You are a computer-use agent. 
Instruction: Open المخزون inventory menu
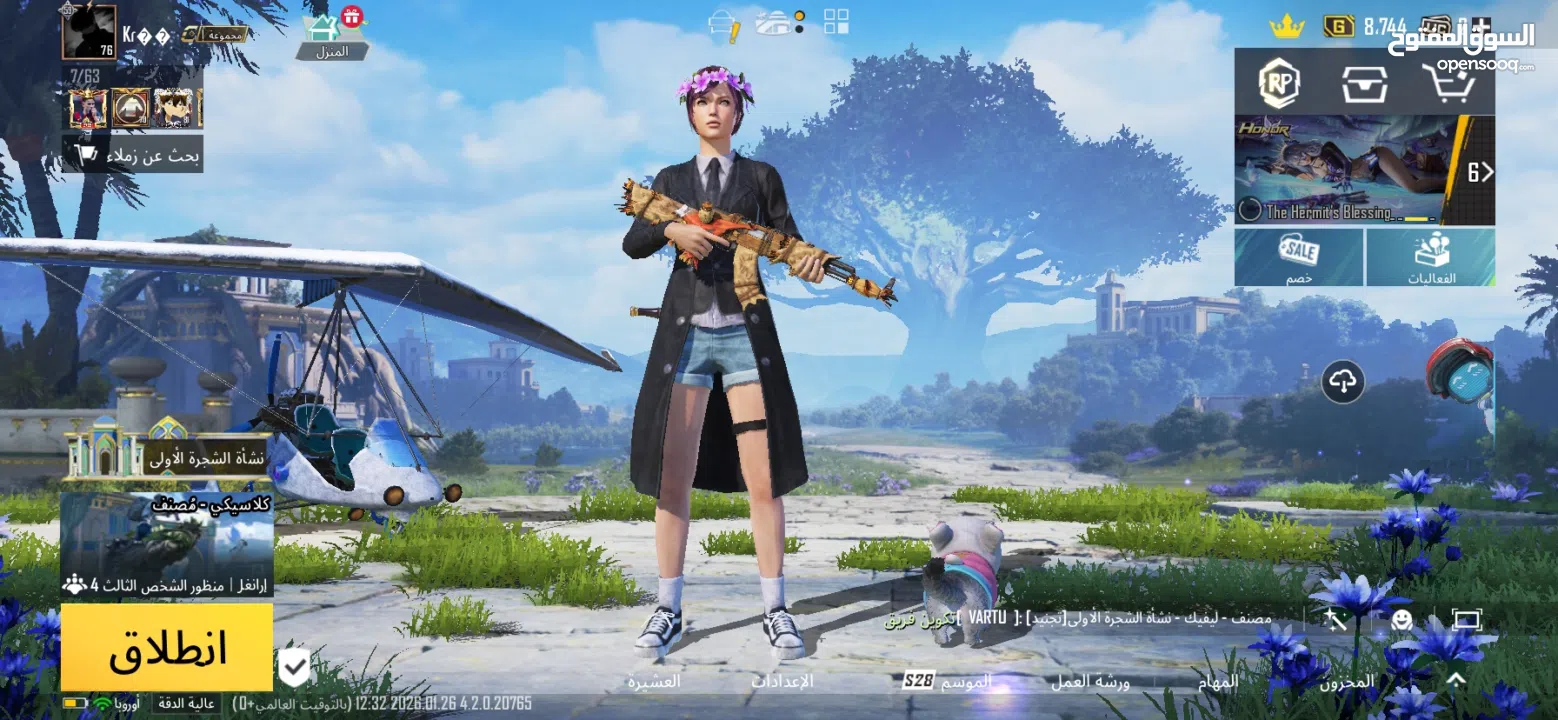[x=1346, y=681]
